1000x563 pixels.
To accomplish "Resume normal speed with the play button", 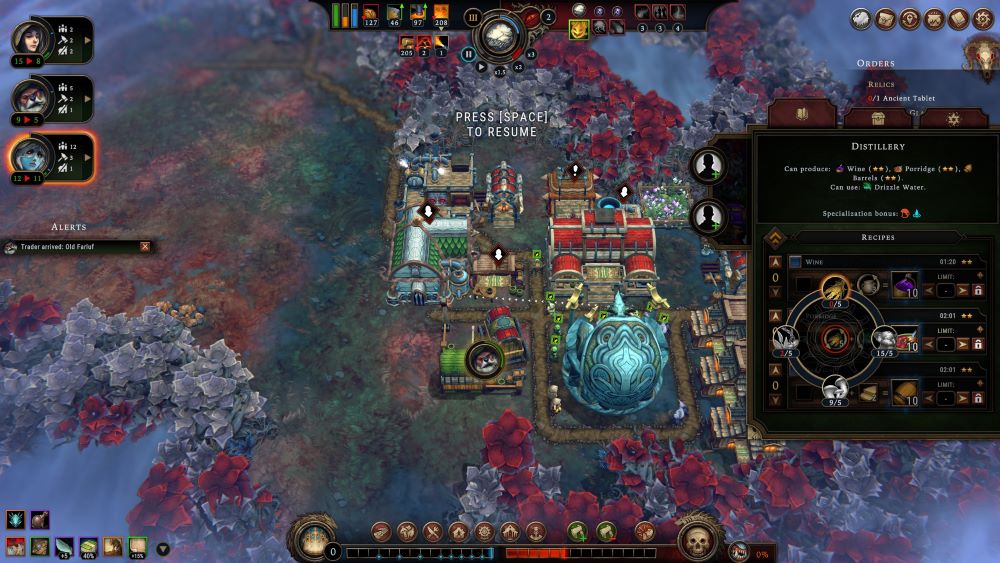I will pos(481,68).
